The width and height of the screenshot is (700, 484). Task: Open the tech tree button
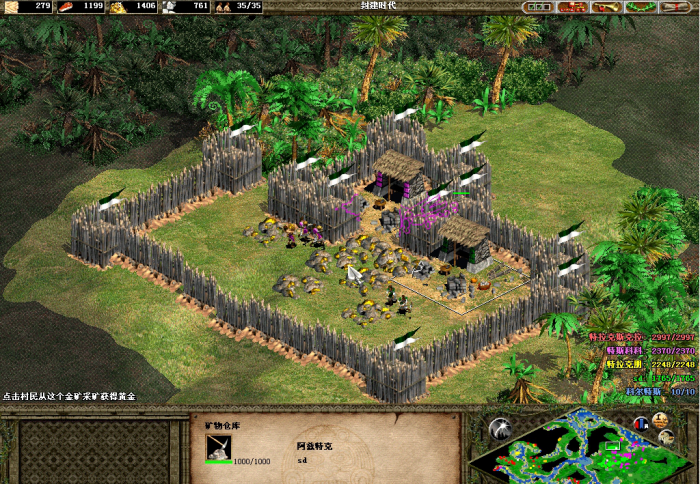(571, 7)
